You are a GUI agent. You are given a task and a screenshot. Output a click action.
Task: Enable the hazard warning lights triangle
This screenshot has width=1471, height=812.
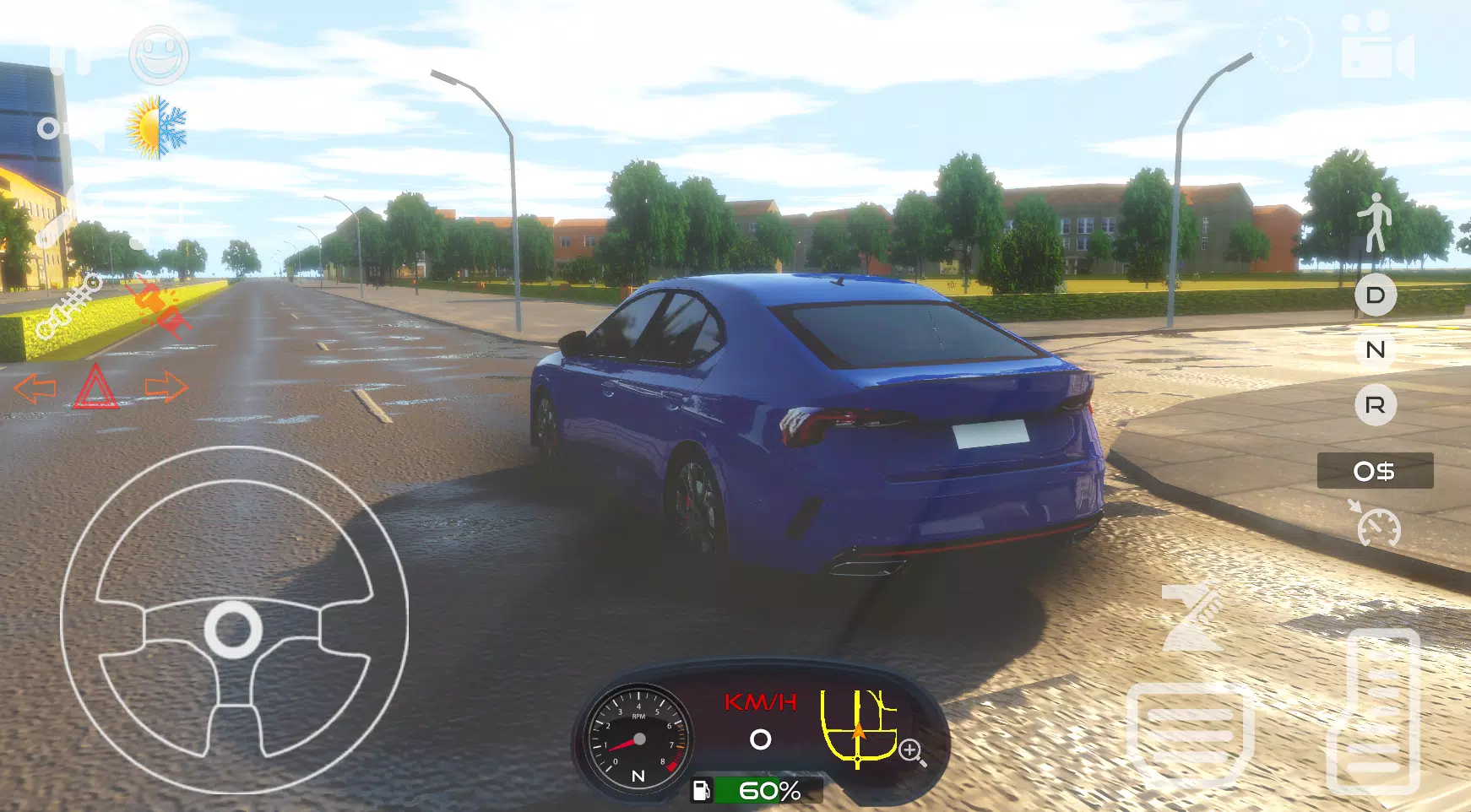pyautogui.click(x=95, y=385)
